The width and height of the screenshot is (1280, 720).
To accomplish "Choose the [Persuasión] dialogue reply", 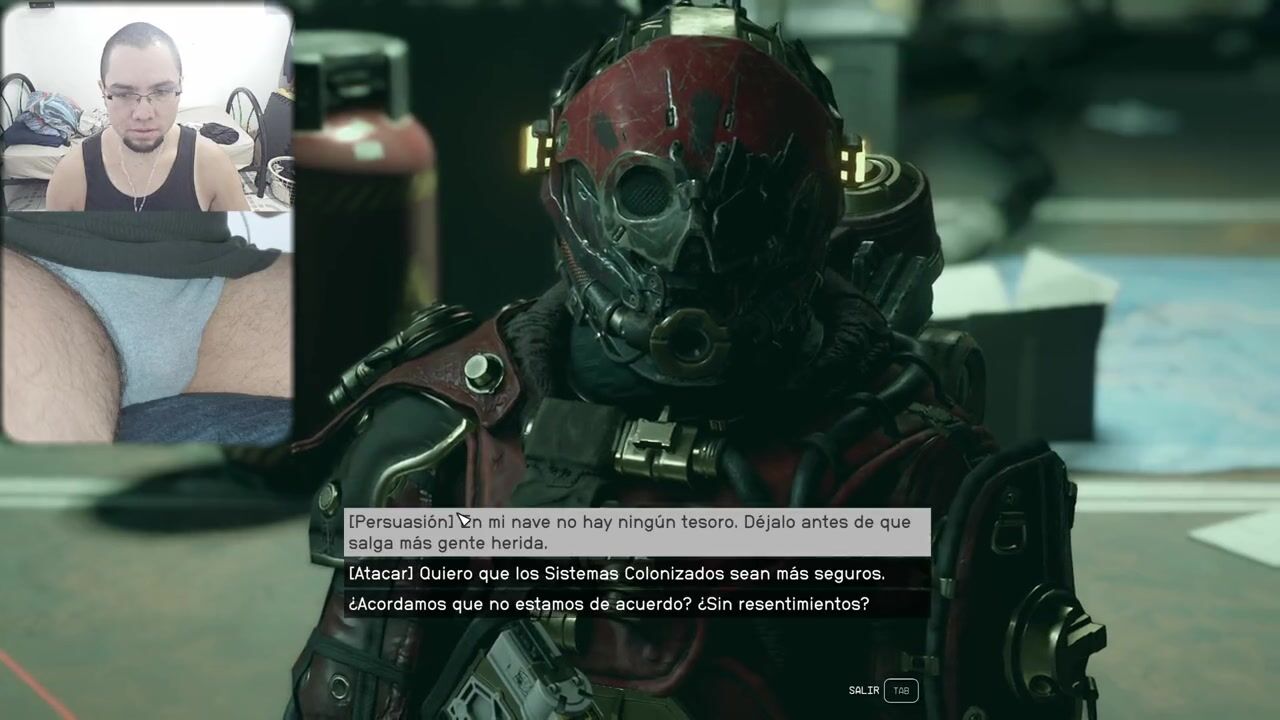I will tap(636, 532).
